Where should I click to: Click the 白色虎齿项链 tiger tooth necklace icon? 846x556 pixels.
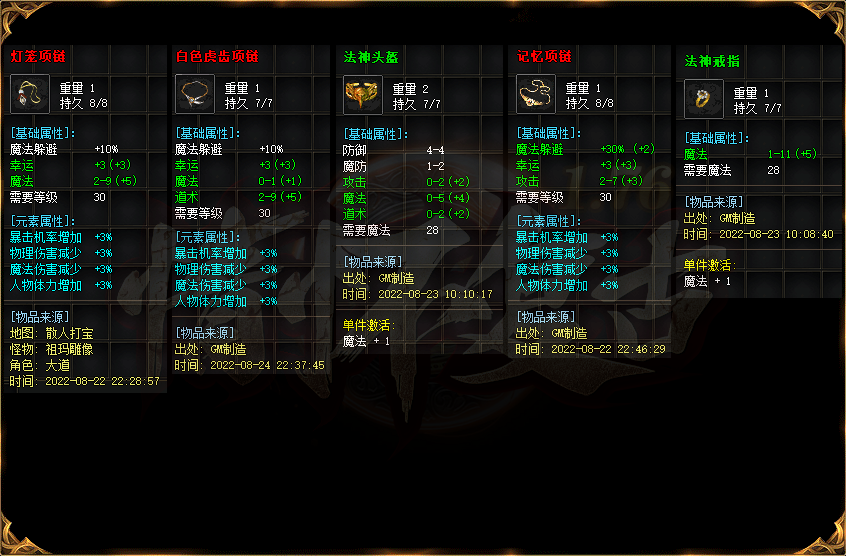tap(195, 95)
